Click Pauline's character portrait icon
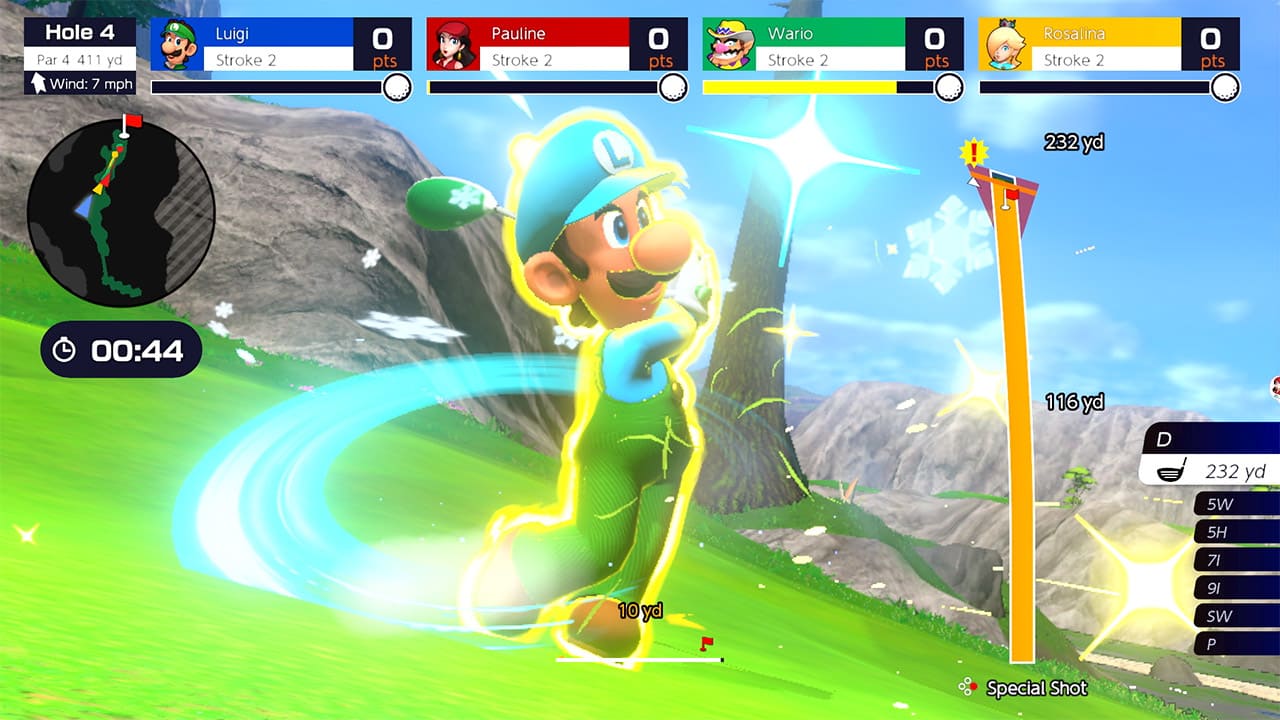Image resolution: width=1280 pixels, height=720 pixels. coord(455,44)
